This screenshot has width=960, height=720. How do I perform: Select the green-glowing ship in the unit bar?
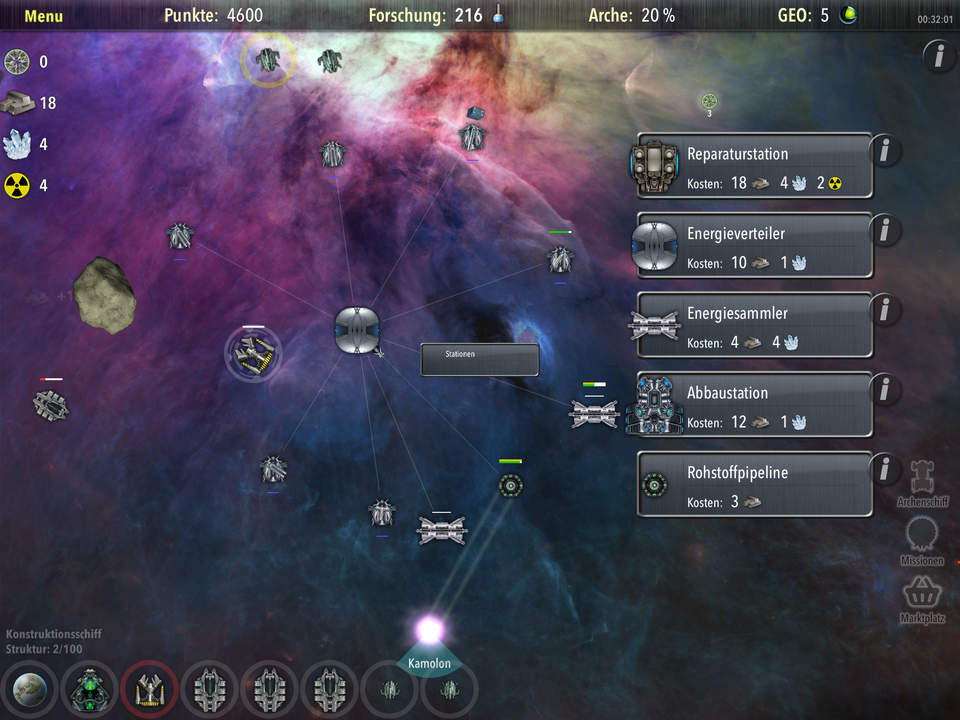89,691
